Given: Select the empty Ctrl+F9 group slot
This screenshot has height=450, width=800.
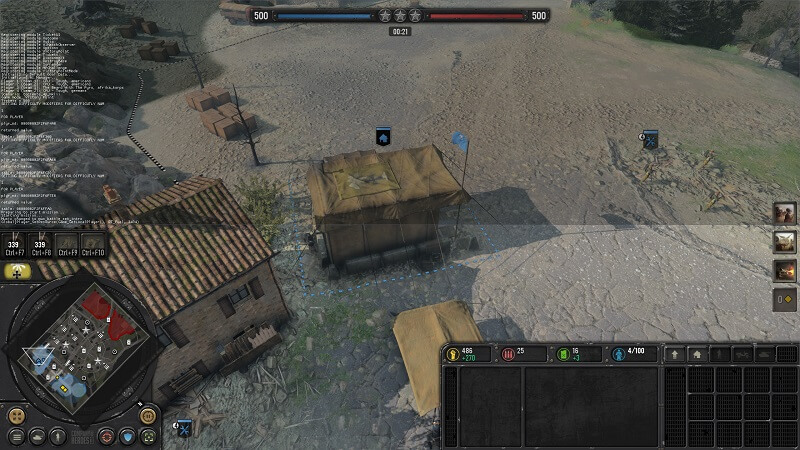Looking at the screenshot, I should point(67,245).
